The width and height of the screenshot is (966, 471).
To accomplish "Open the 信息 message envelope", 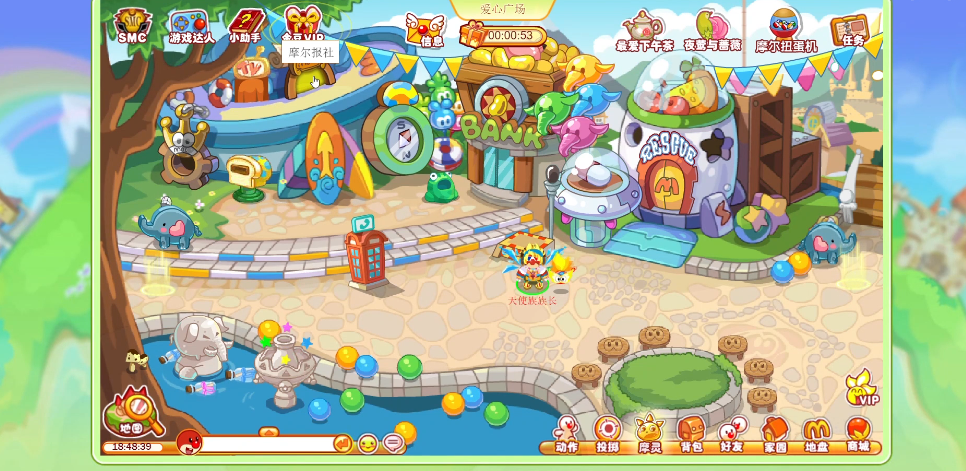I will coord(427,29).
